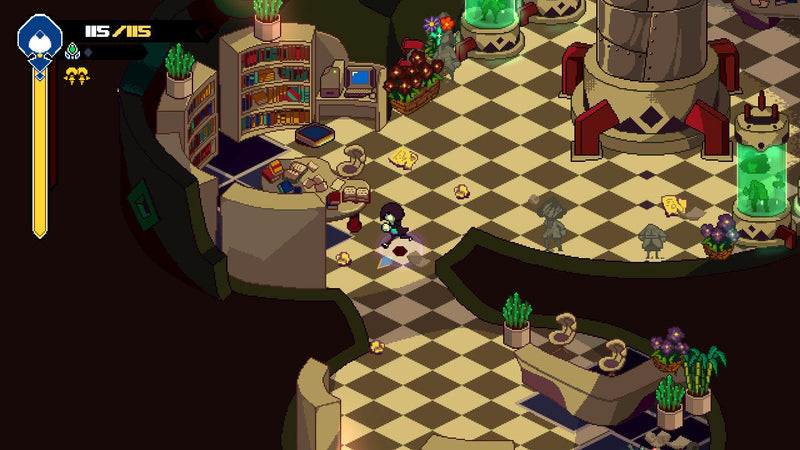Click the golden winged key icons
The height and width of the screenshot is (450, 800).
click(76, 75)
